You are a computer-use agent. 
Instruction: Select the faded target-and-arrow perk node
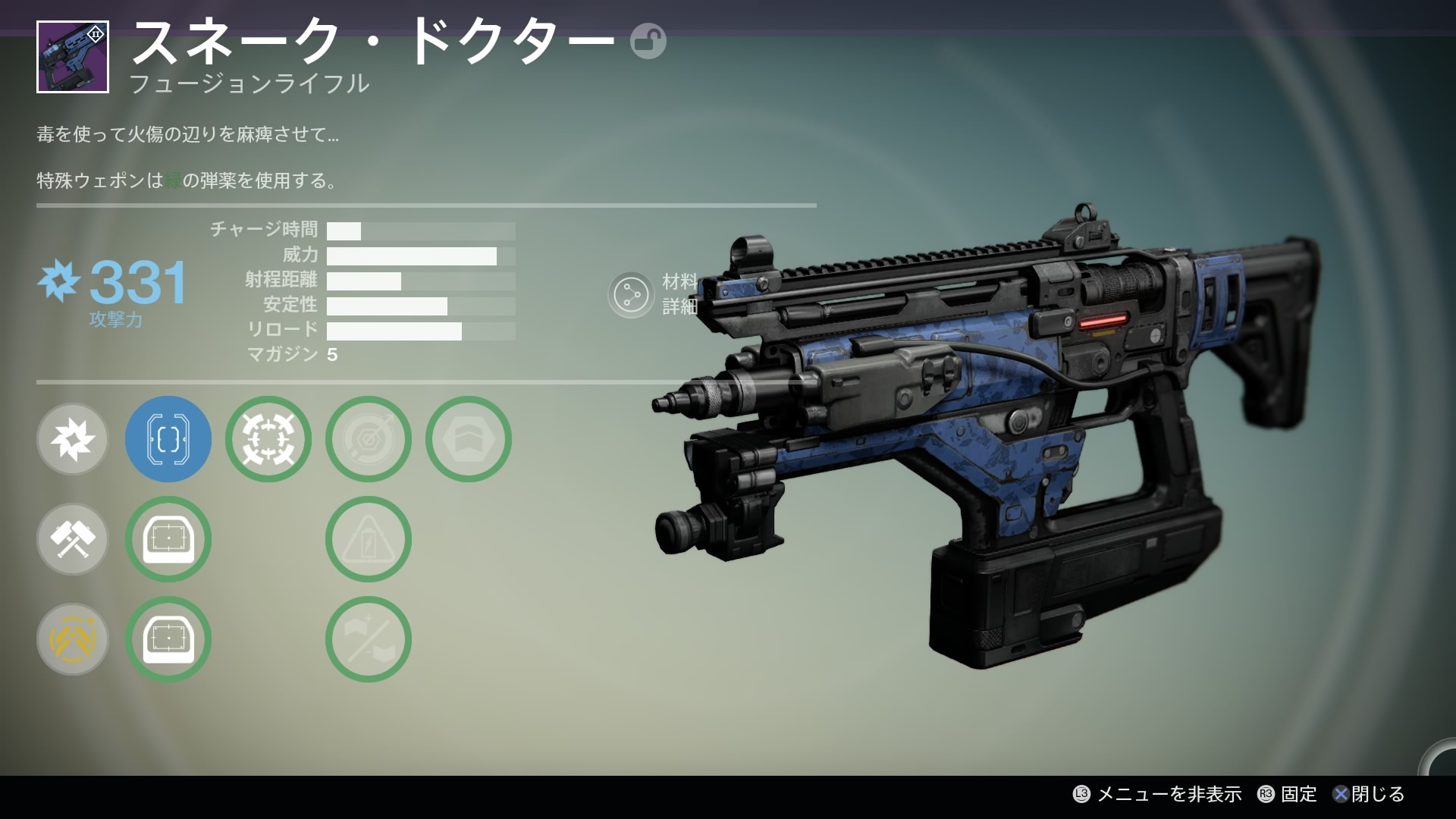click(x=369, y=439)
